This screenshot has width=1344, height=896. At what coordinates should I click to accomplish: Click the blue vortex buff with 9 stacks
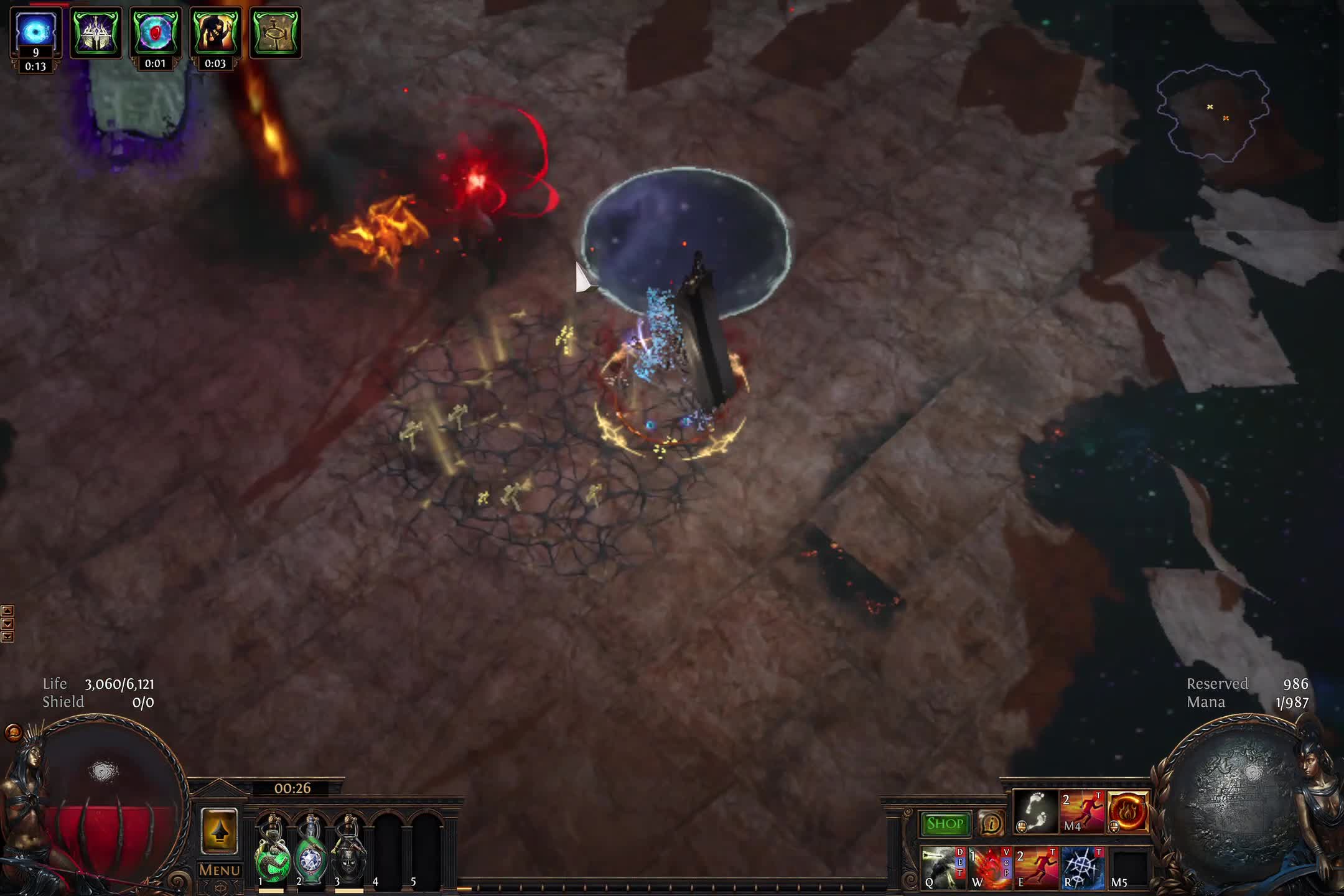point(35,30)
